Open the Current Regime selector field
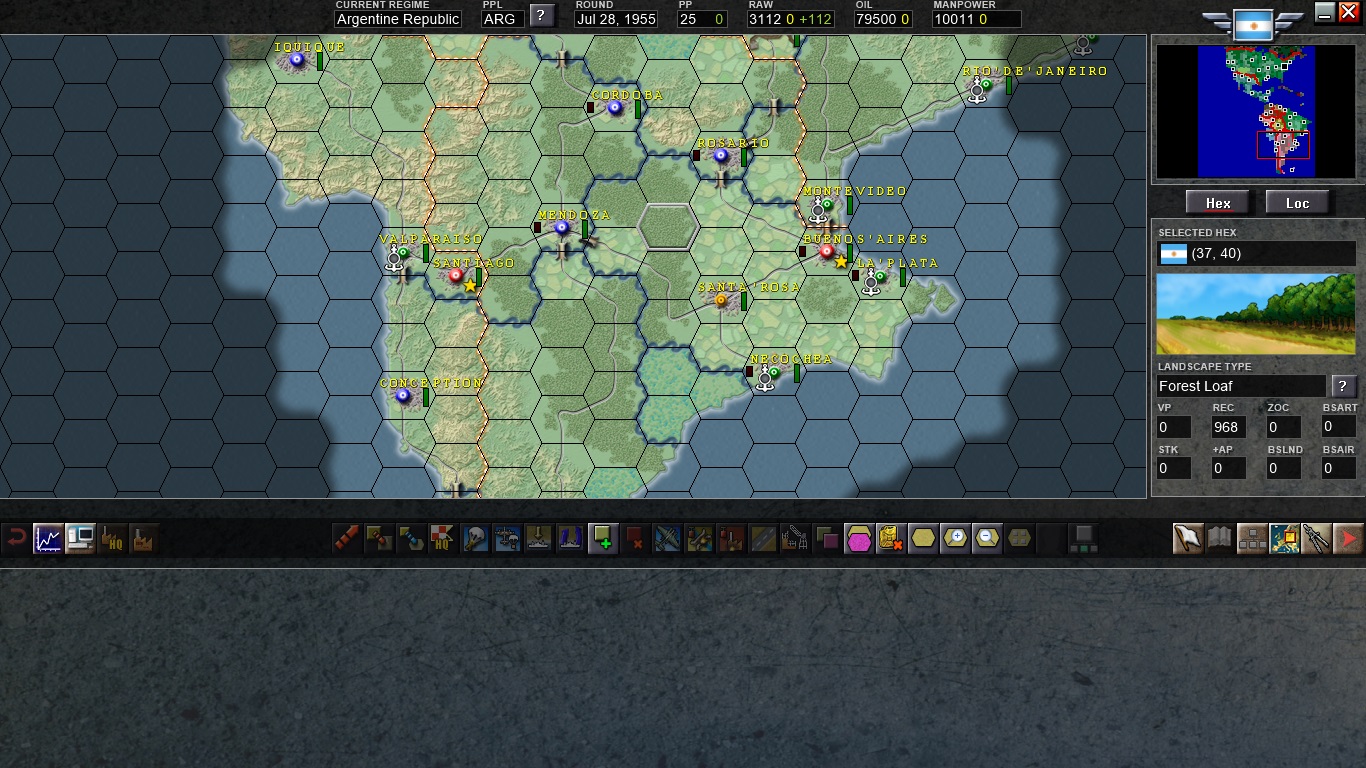Image resolution: width=1366 pixels, height=768 pixels. [x=397, y=19]
